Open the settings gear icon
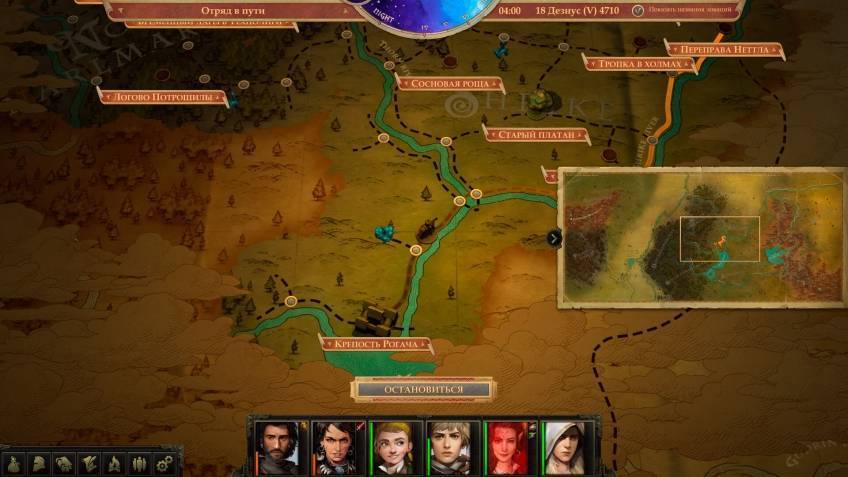 coord(165,463)
